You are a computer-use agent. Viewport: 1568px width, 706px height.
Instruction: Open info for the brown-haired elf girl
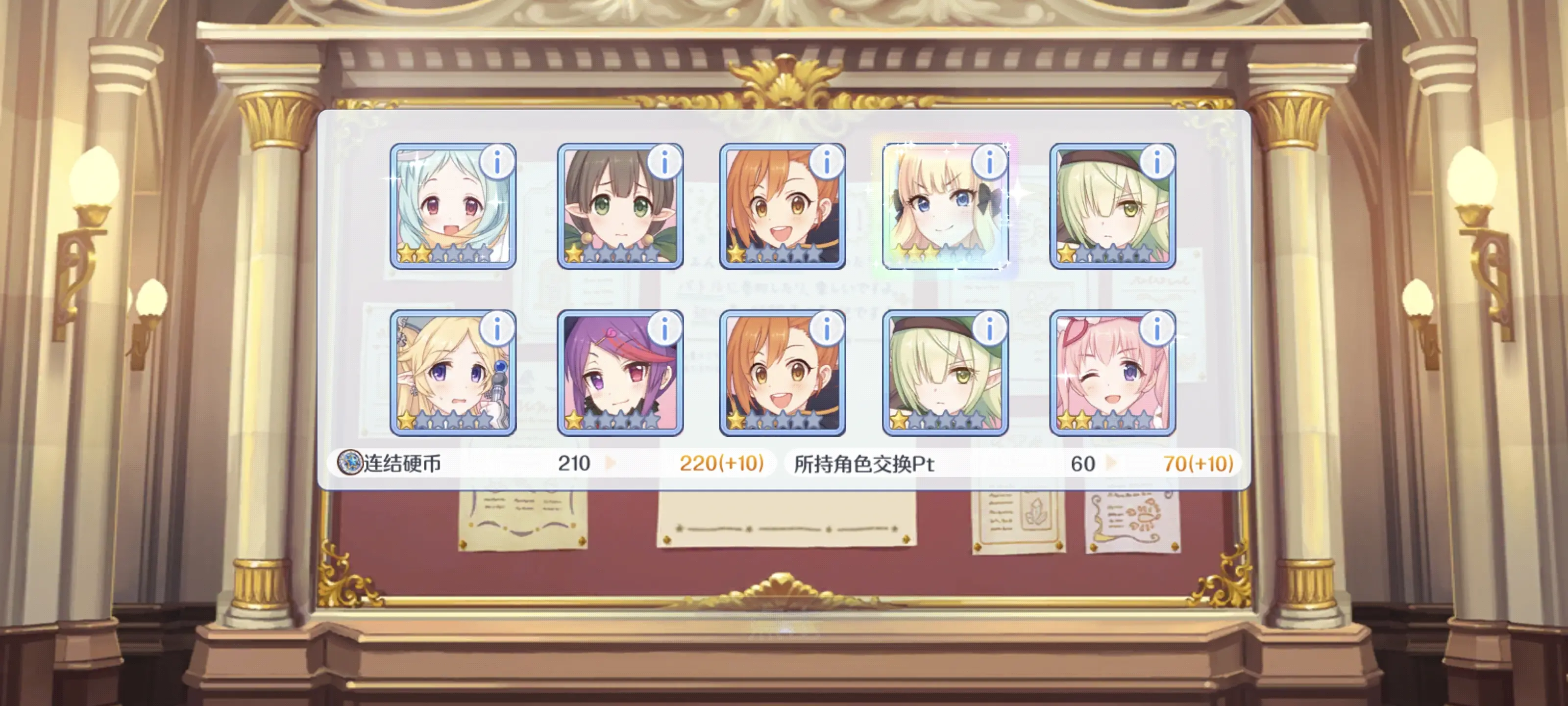(664, 163)
